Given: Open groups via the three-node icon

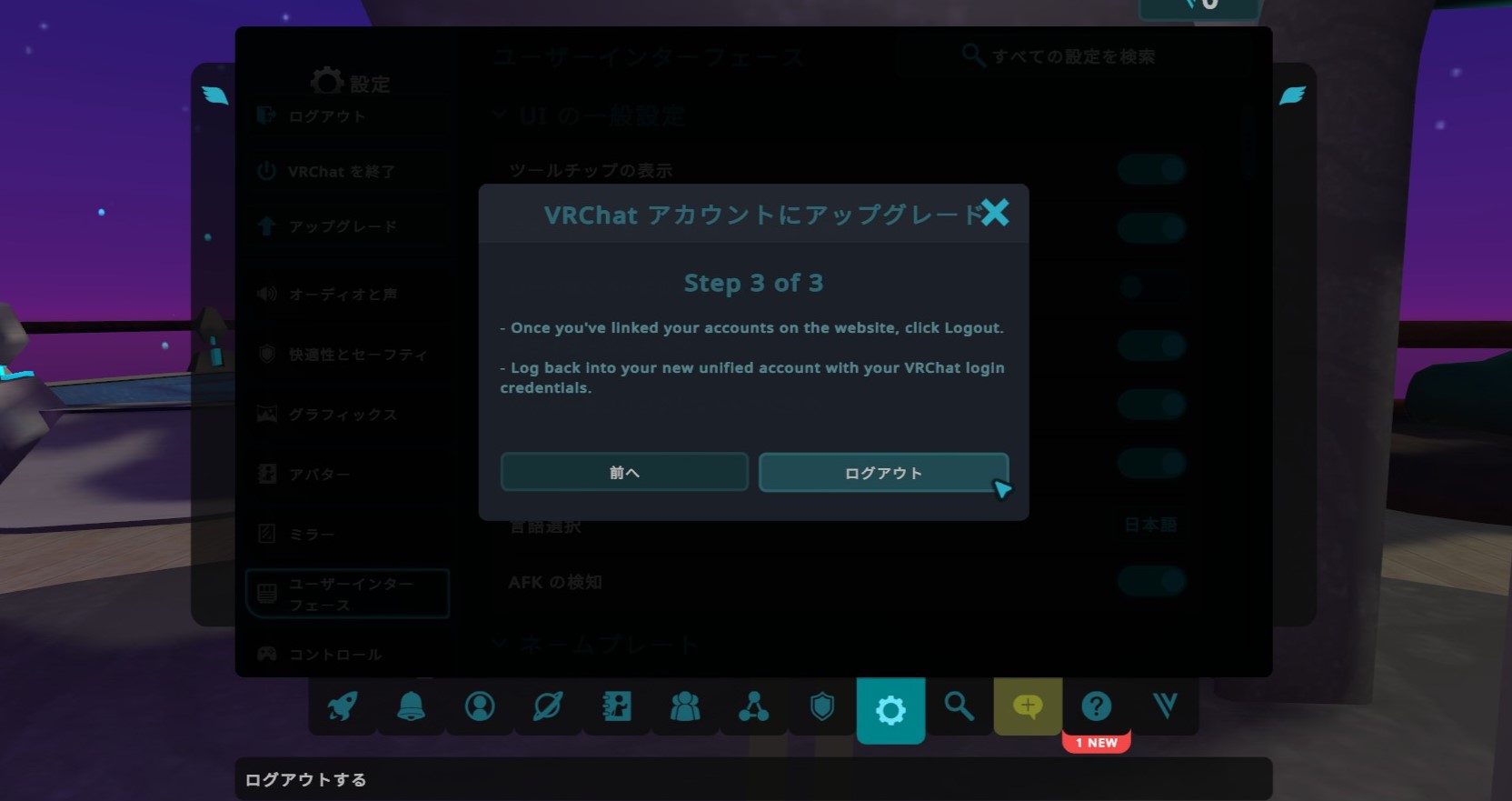Looking at the screenshot, I should pyautogui.click(x=753, y=707).
